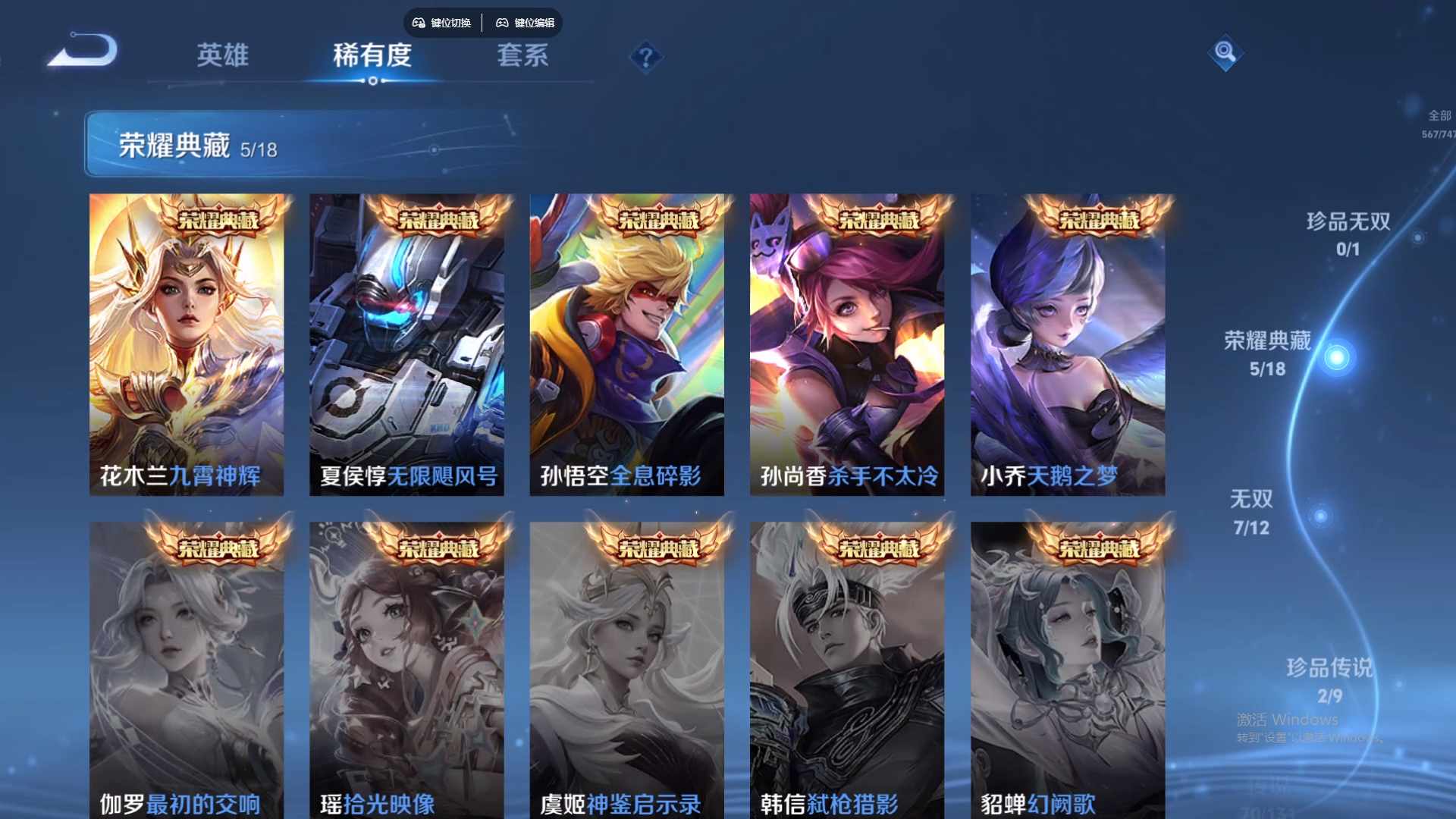Click the gamepad icon next to 键位切换

coord(417,23)
